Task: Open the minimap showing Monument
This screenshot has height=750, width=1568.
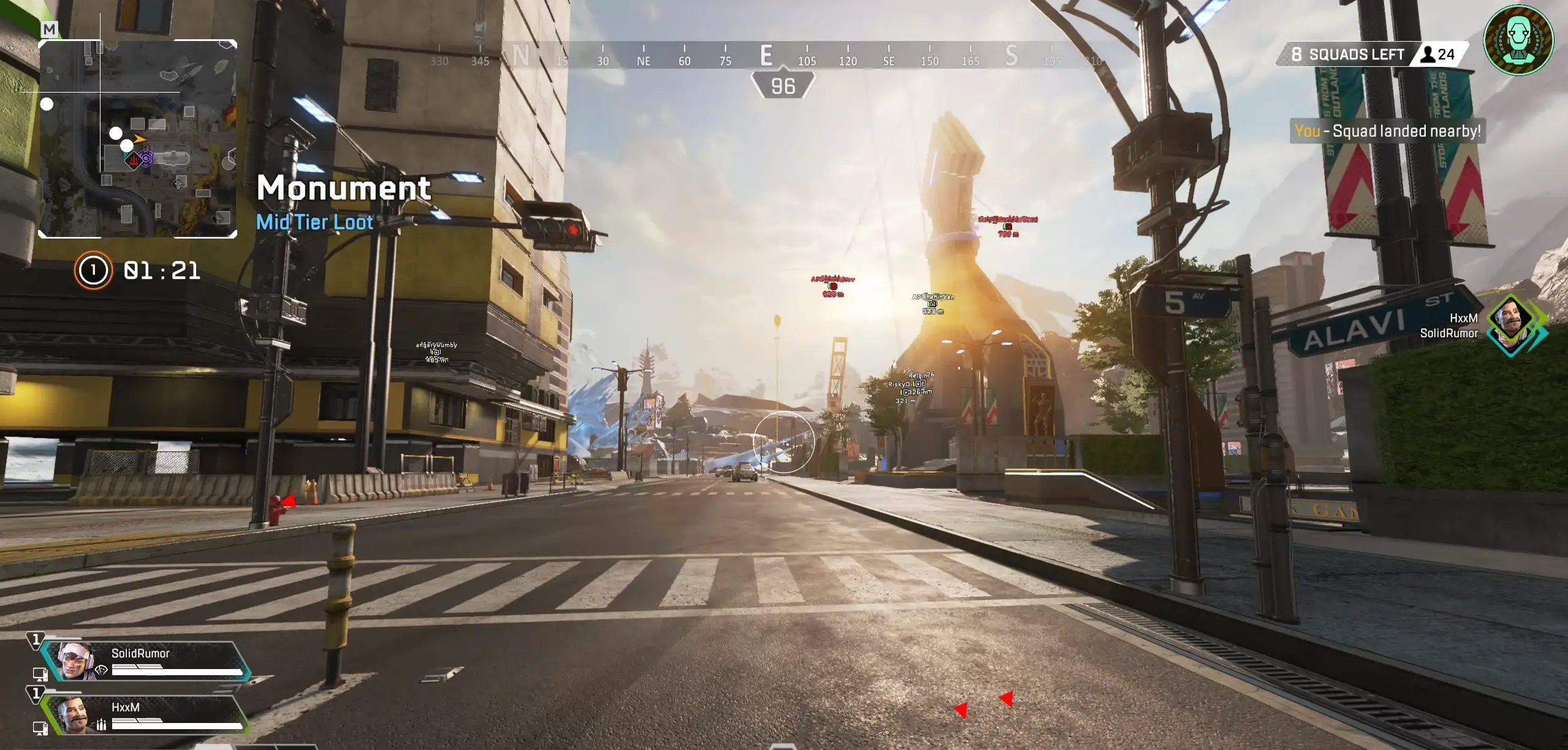Action: 138,139
